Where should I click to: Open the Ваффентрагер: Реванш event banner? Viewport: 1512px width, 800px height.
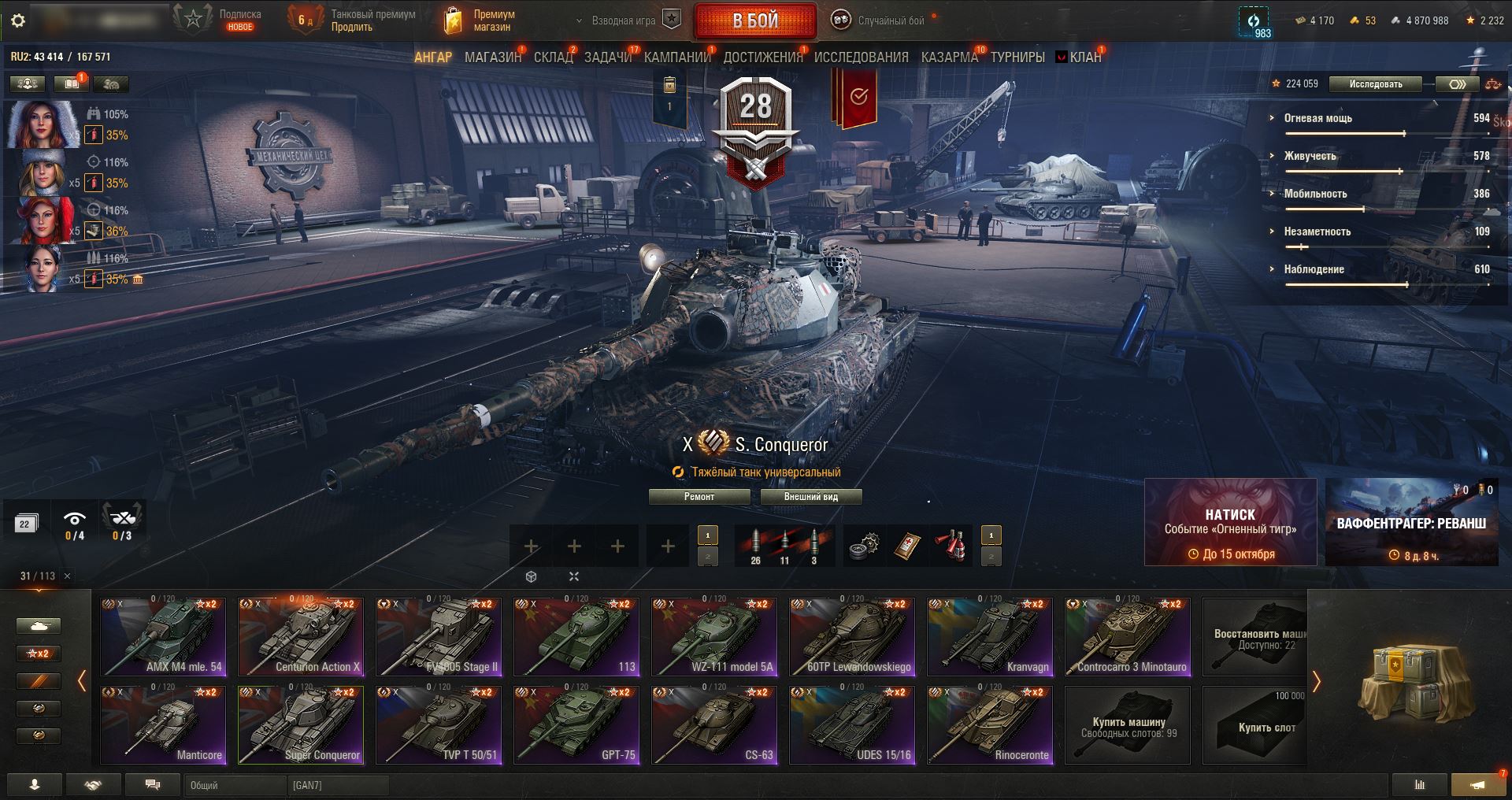click(1411, 522)
